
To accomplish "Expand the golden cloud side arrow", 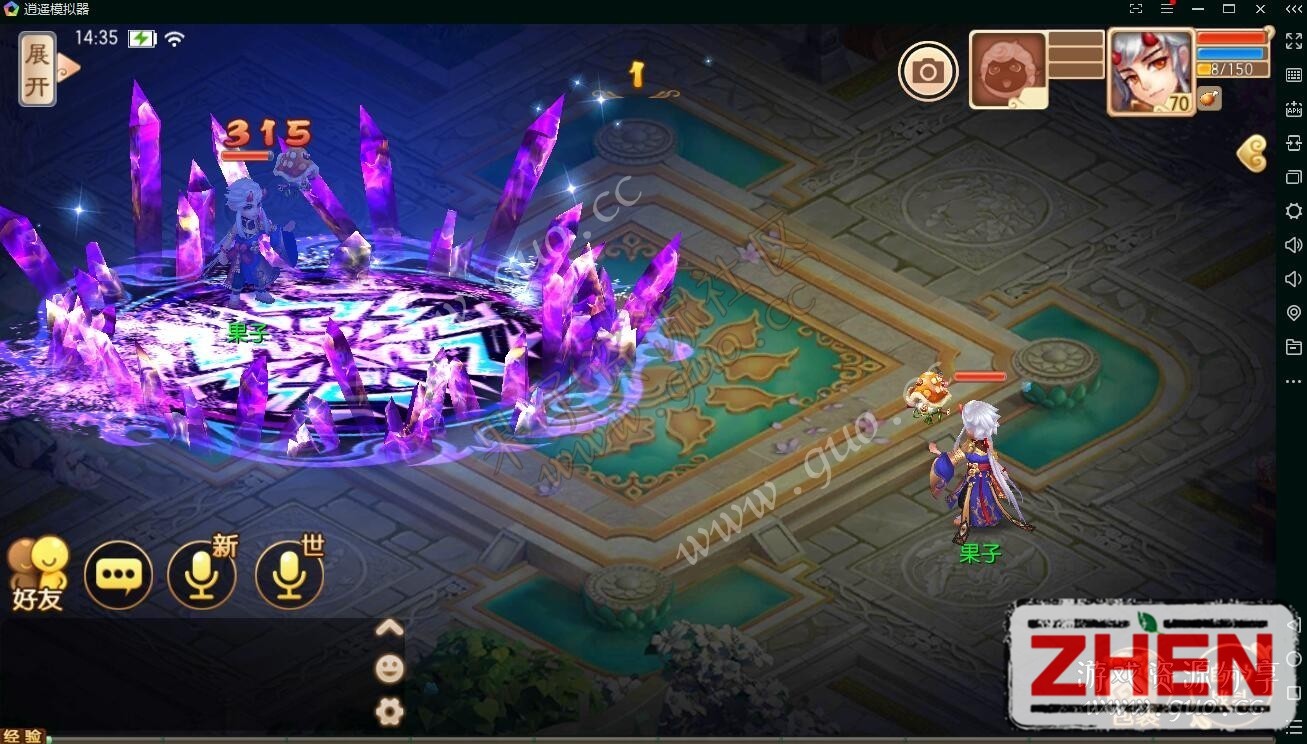I will pyautogui.click(x=1252, y=154).
